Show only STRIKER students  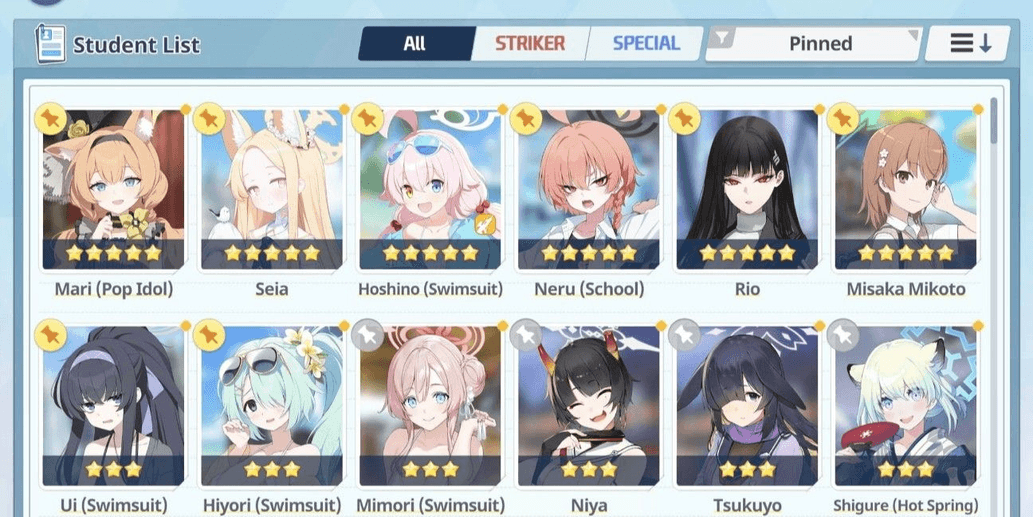529,44
